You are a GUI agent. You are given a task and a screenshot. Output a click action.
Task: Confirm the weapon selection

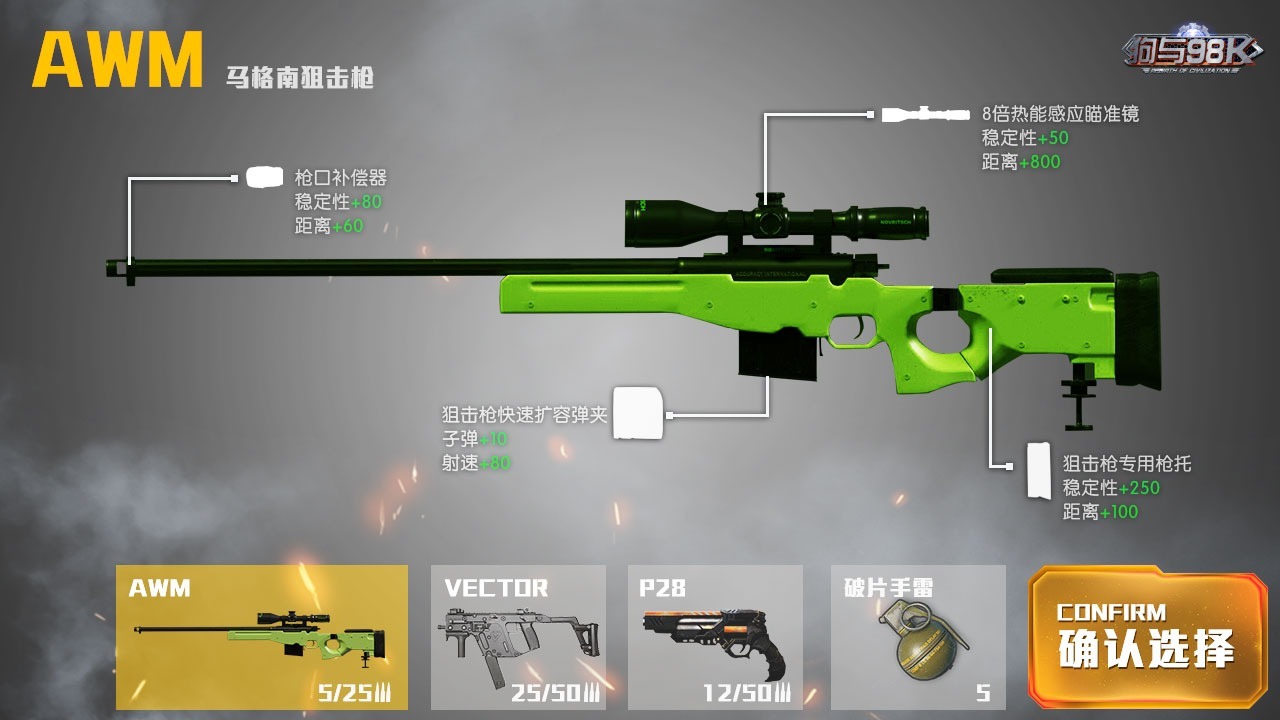(1146, 637)
